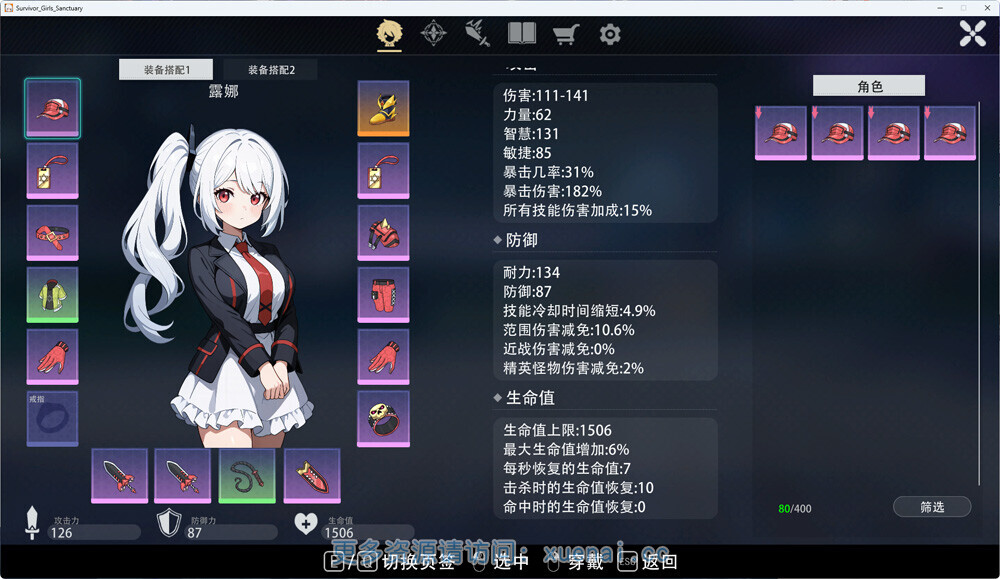1000x579 pixels.
Task: Switch to the 装备搭配2 loadout tab
Action: (271, 70)
